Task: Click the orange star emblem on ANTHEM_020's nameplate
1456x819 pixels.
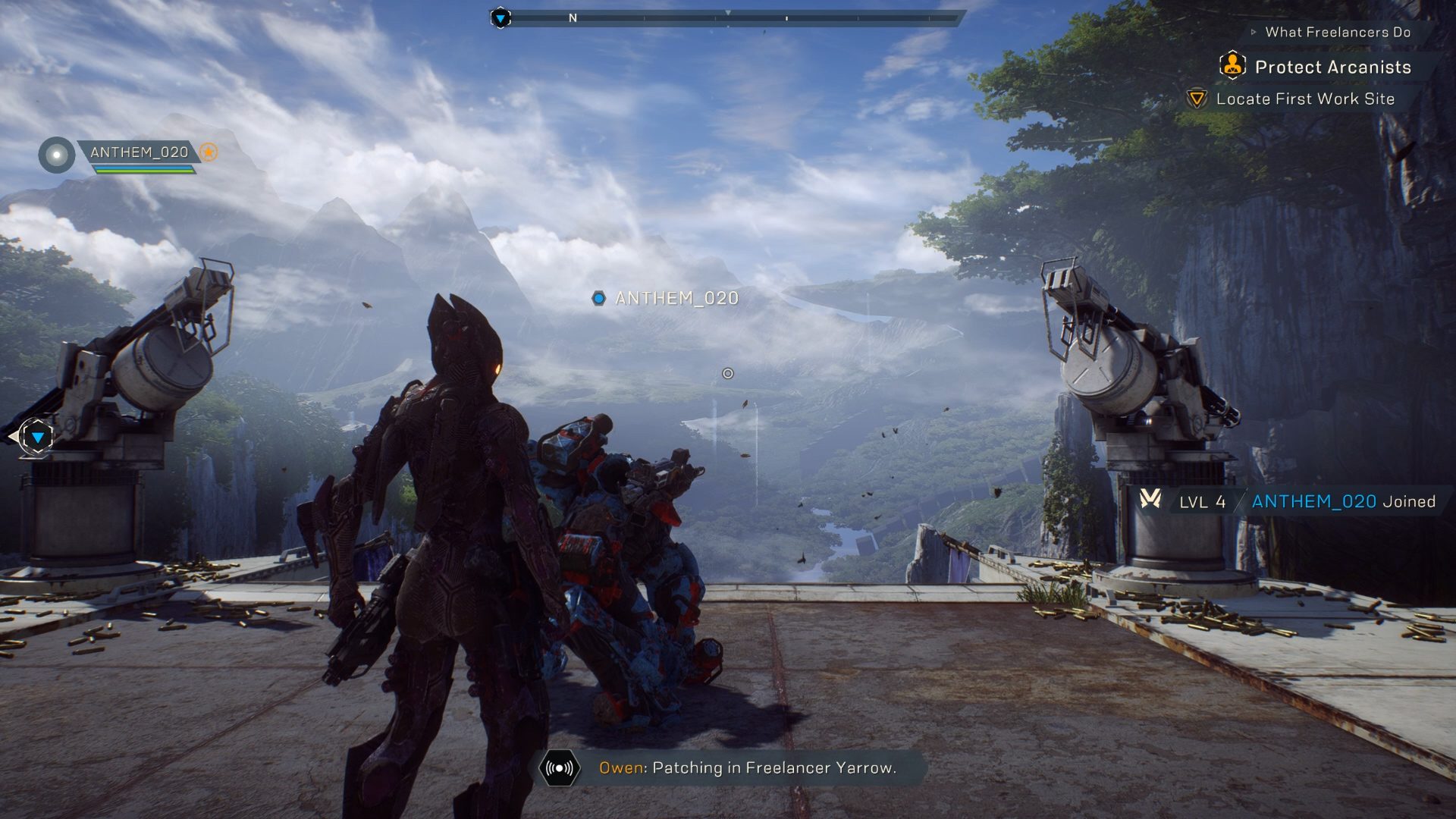Action: coord(208,152)
